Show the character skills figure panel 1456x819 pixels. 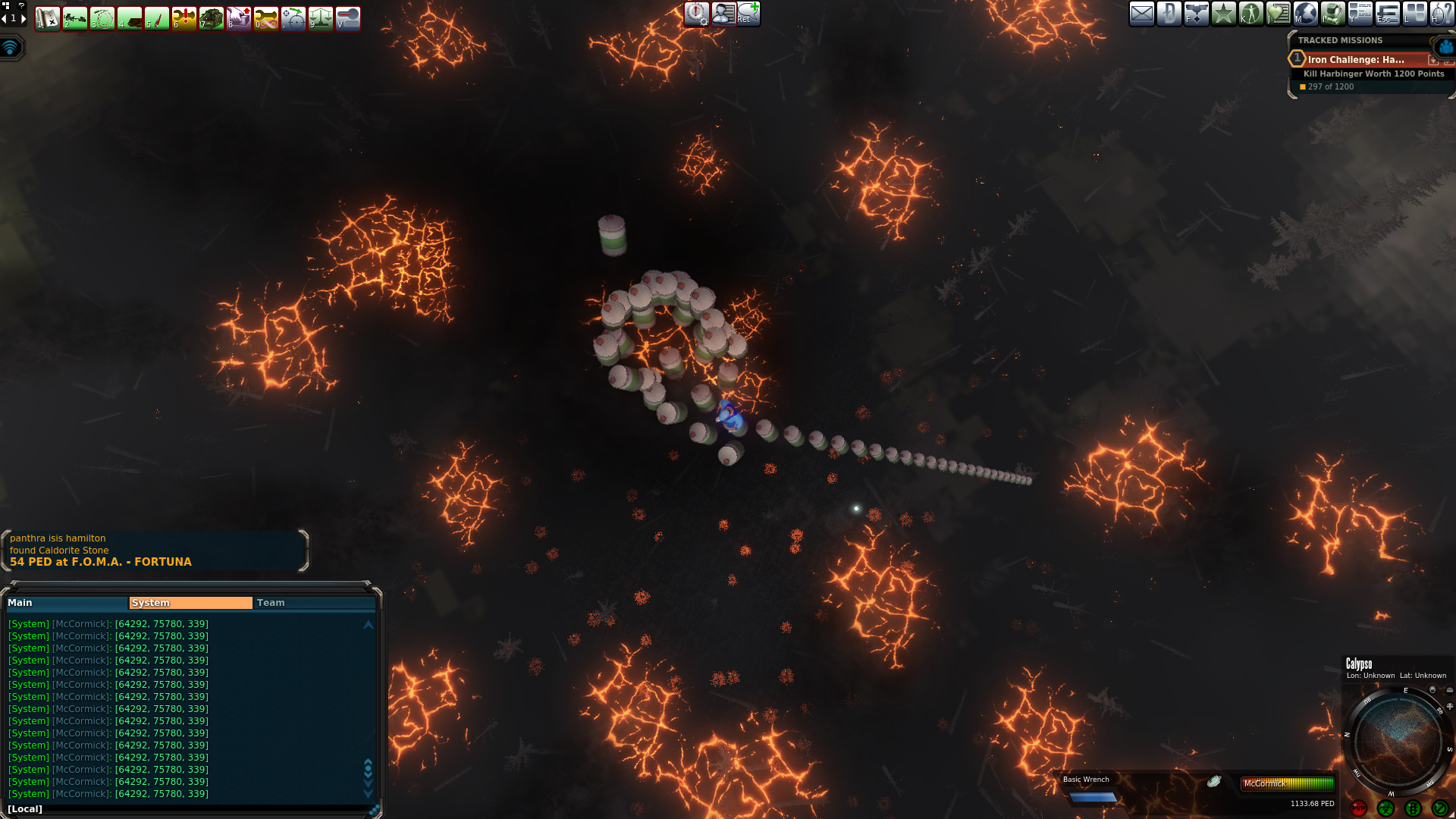[1250, 14]
